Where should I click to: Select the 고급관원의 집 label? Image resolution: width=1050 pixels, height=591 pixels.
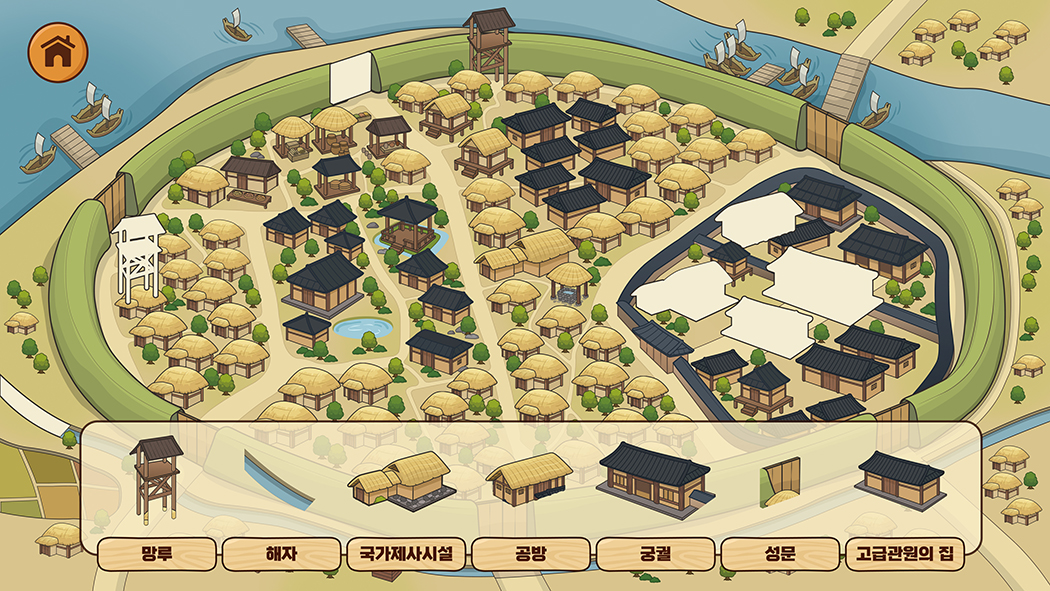click(904, 553)
